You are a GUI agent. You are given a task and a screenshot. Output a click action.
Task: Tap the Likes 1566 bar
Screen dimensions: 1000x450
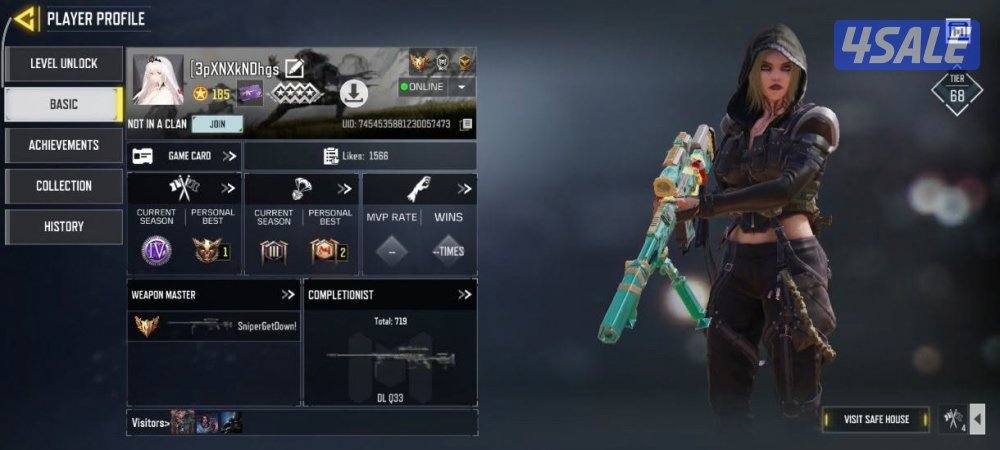click(360, 156)
